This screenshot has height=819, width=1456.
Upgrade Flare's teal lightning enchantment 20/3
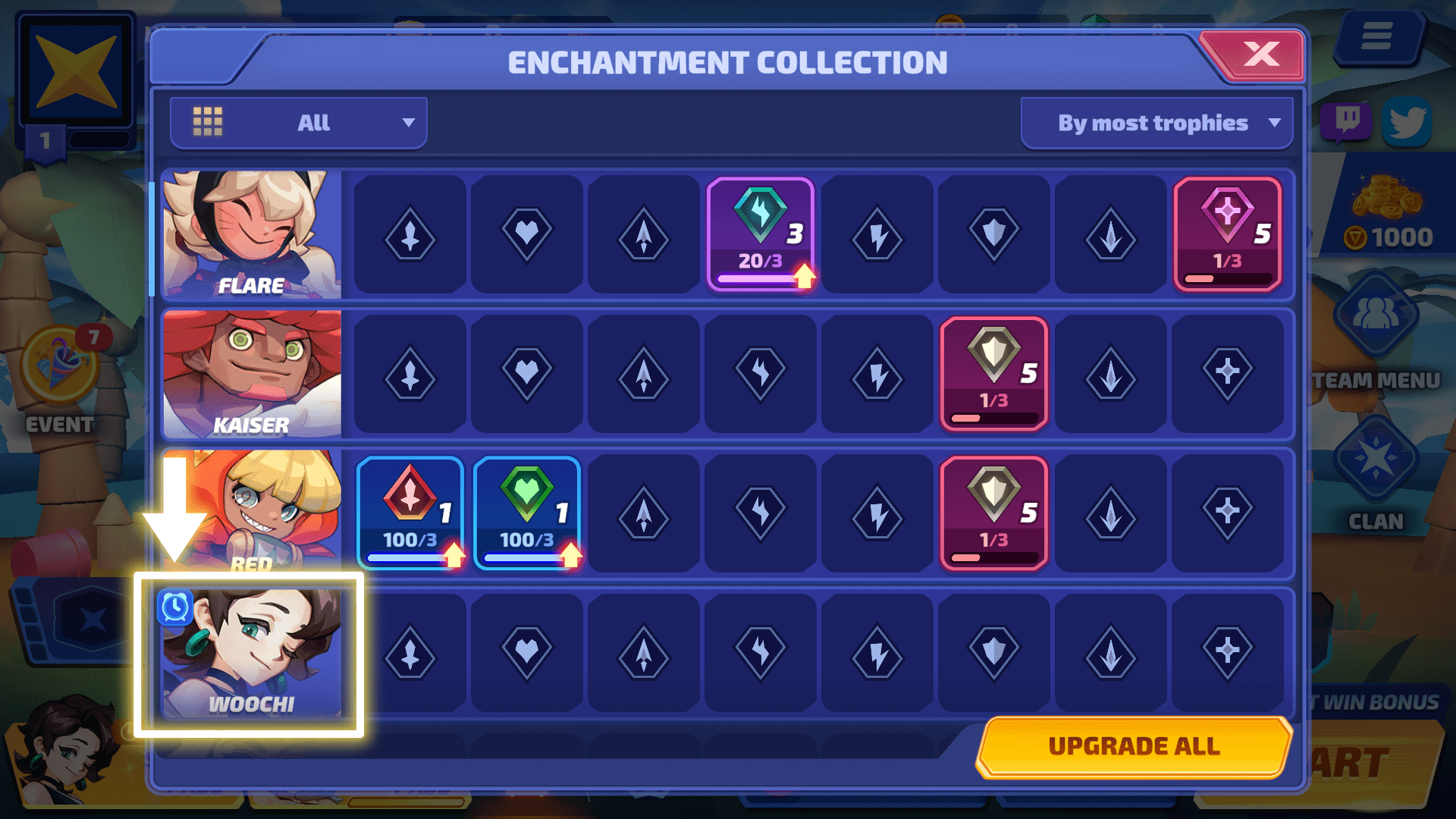(761, 234)
